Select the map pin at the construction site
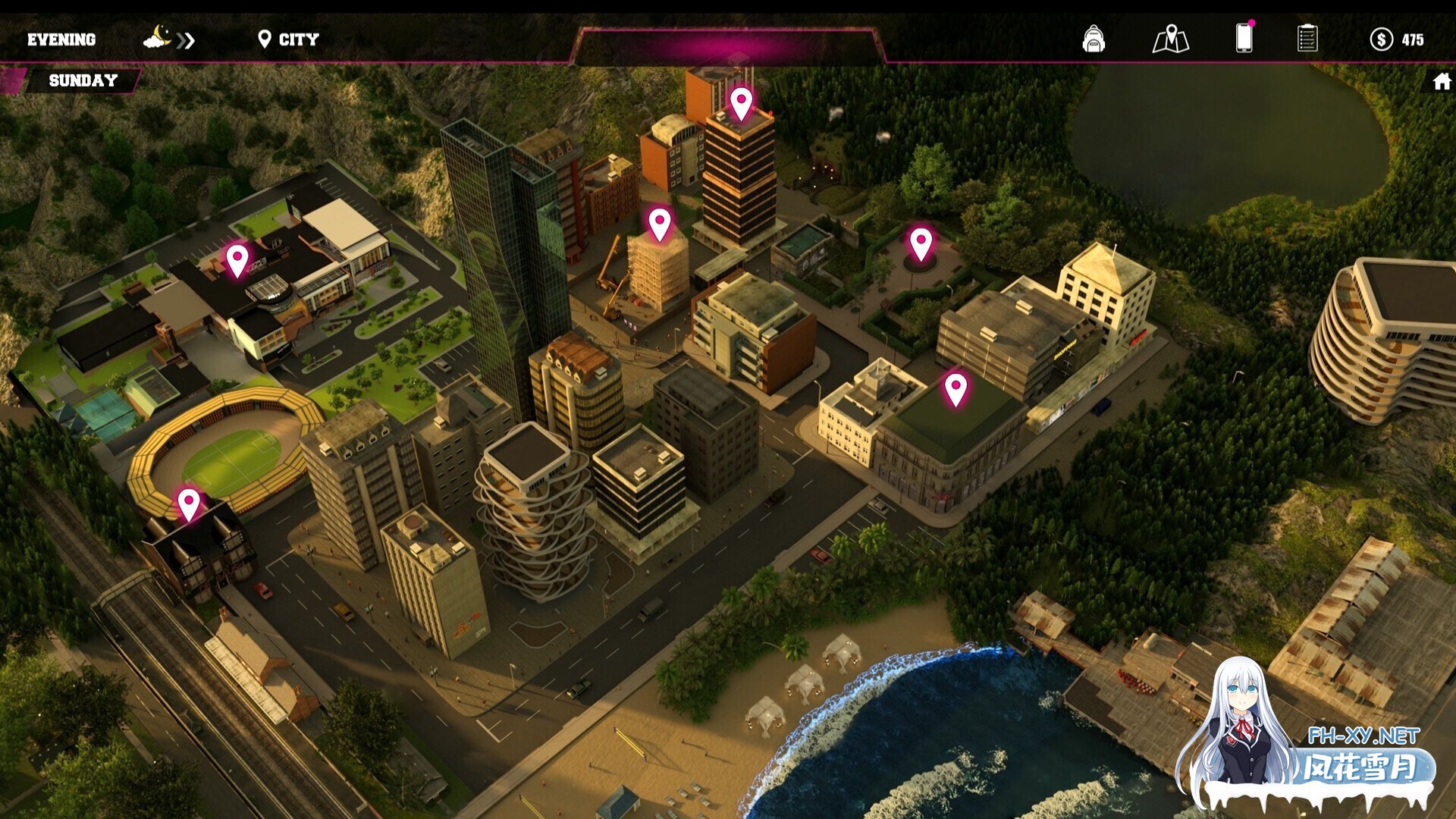This screenshot has height=819, width=1456. click(660, 223)
